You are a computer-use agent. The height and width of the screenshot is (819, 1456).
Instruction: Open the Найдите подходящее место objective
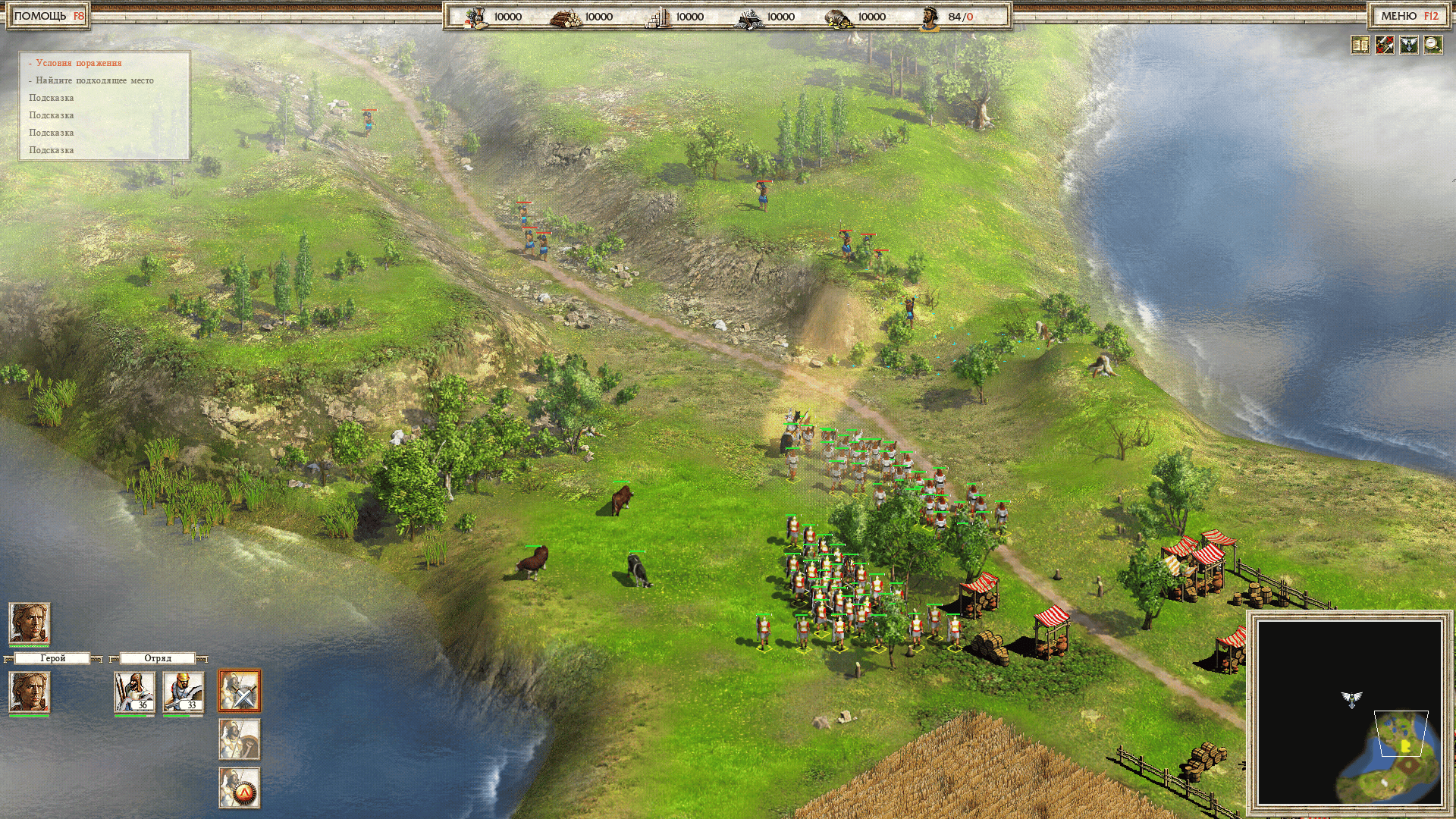(94, 80)
